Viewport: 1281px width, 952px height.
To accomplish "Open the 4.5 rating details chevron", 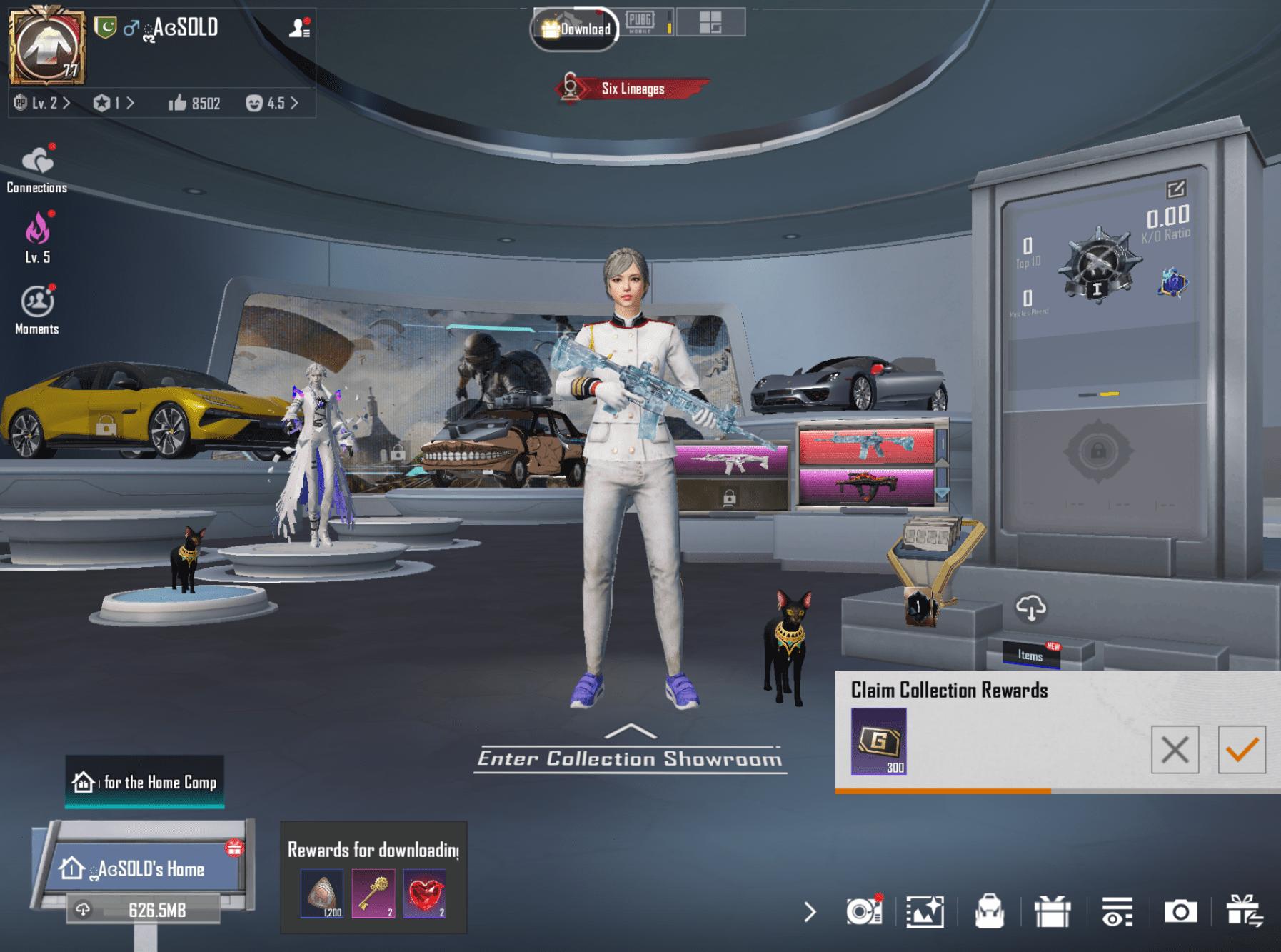I will click(278, 104).
